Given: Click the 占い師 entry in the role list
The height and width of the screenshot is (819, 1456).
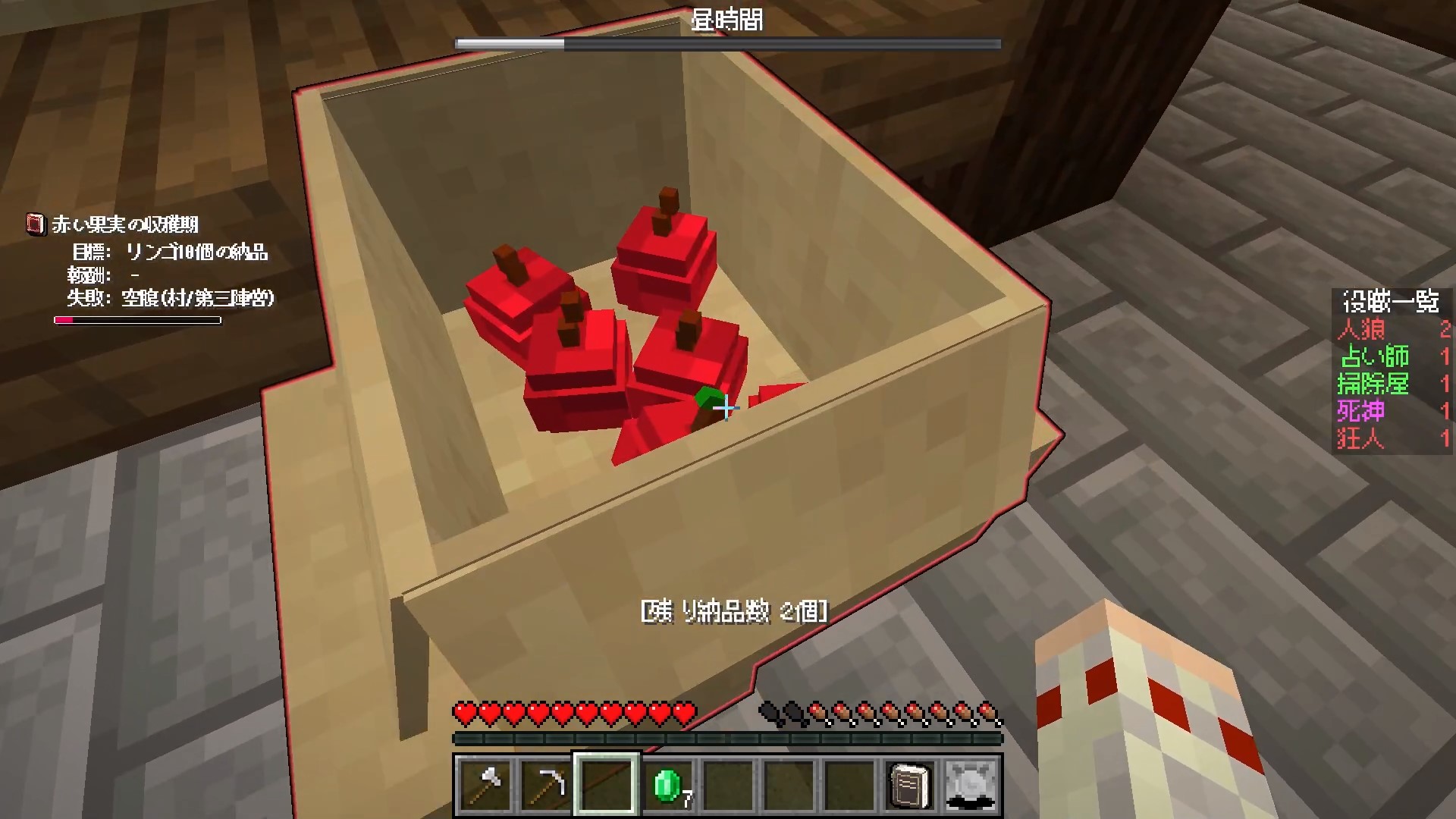Looking at the screenshot, I should pyautogui.click(x=1374, y=356).
